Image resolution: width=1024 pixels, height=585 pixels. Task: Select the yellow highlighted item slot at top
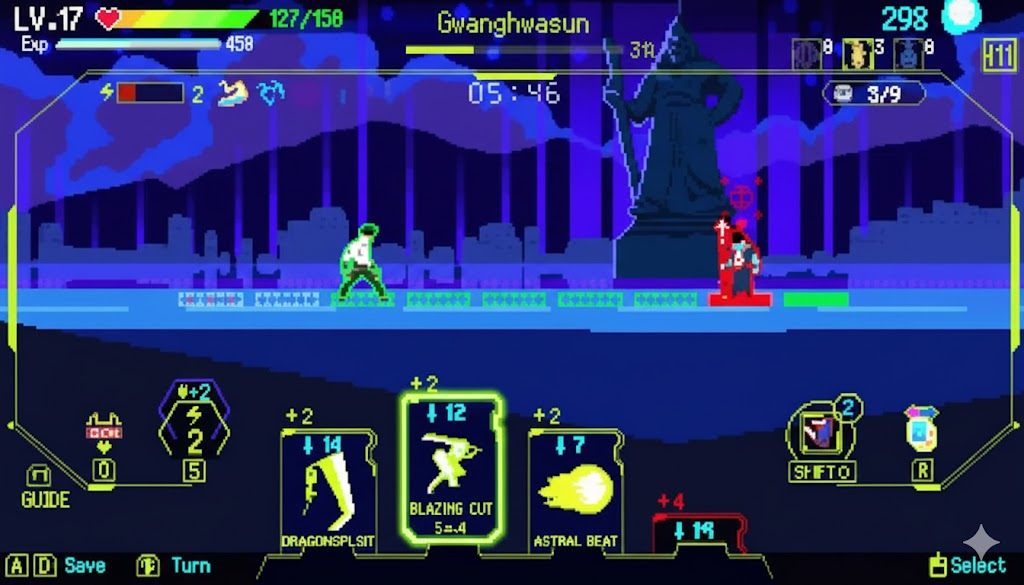[x=856, y=55]
